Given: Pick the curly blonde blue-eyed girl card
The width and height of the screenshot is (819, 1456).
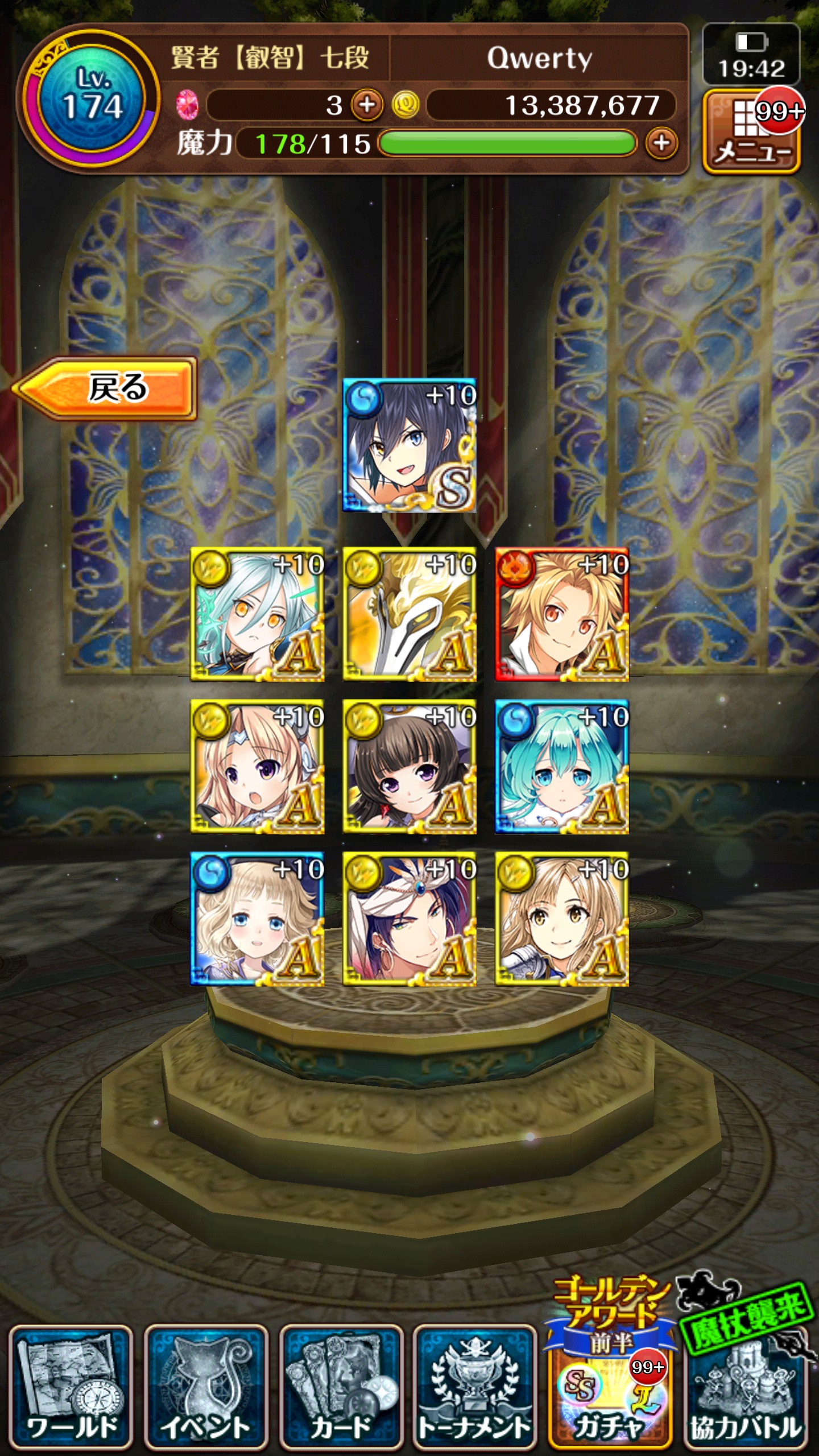Looking at the screenshot, I should [257, 919].
